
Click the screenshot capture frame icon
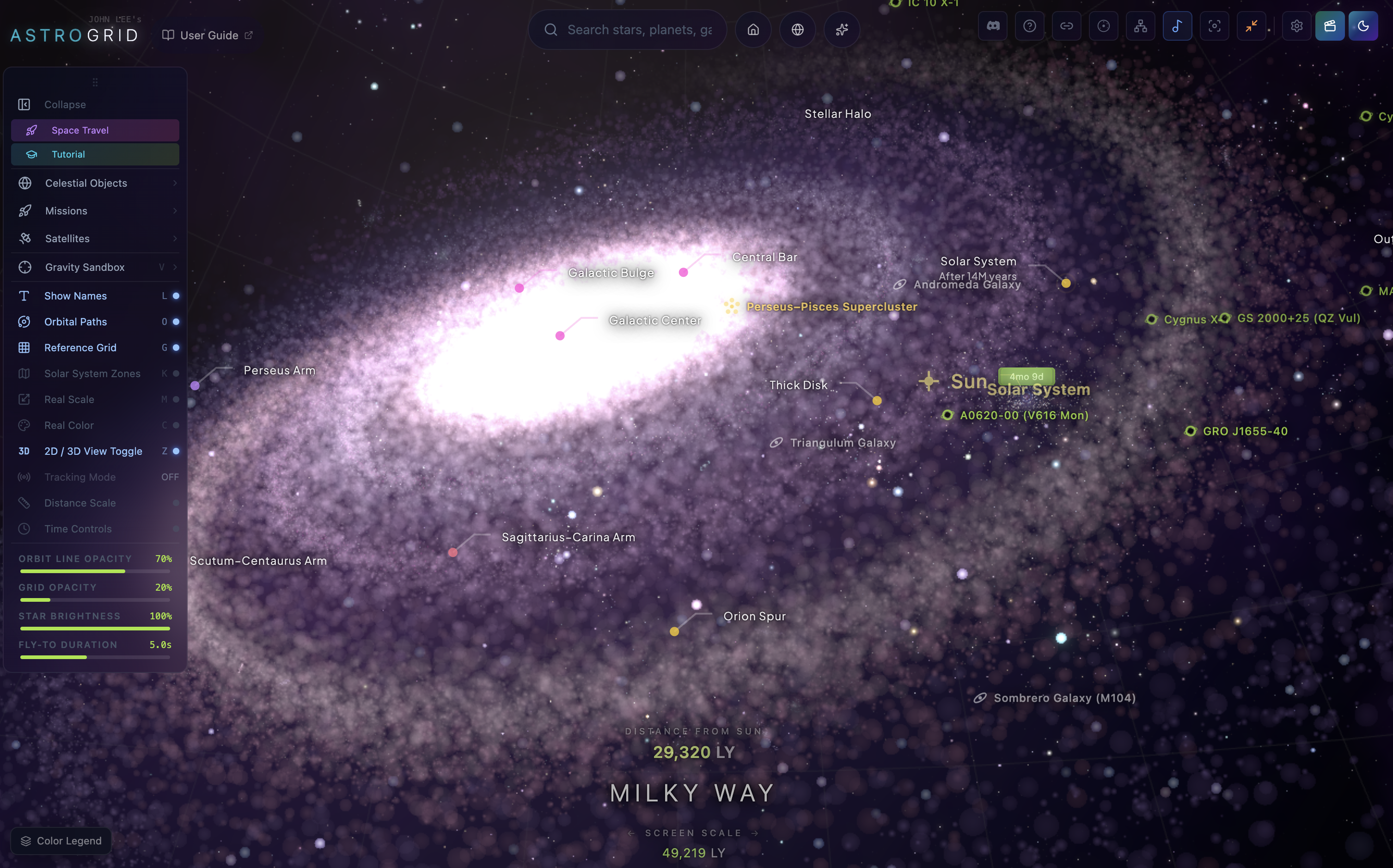tap(1215, 26)
